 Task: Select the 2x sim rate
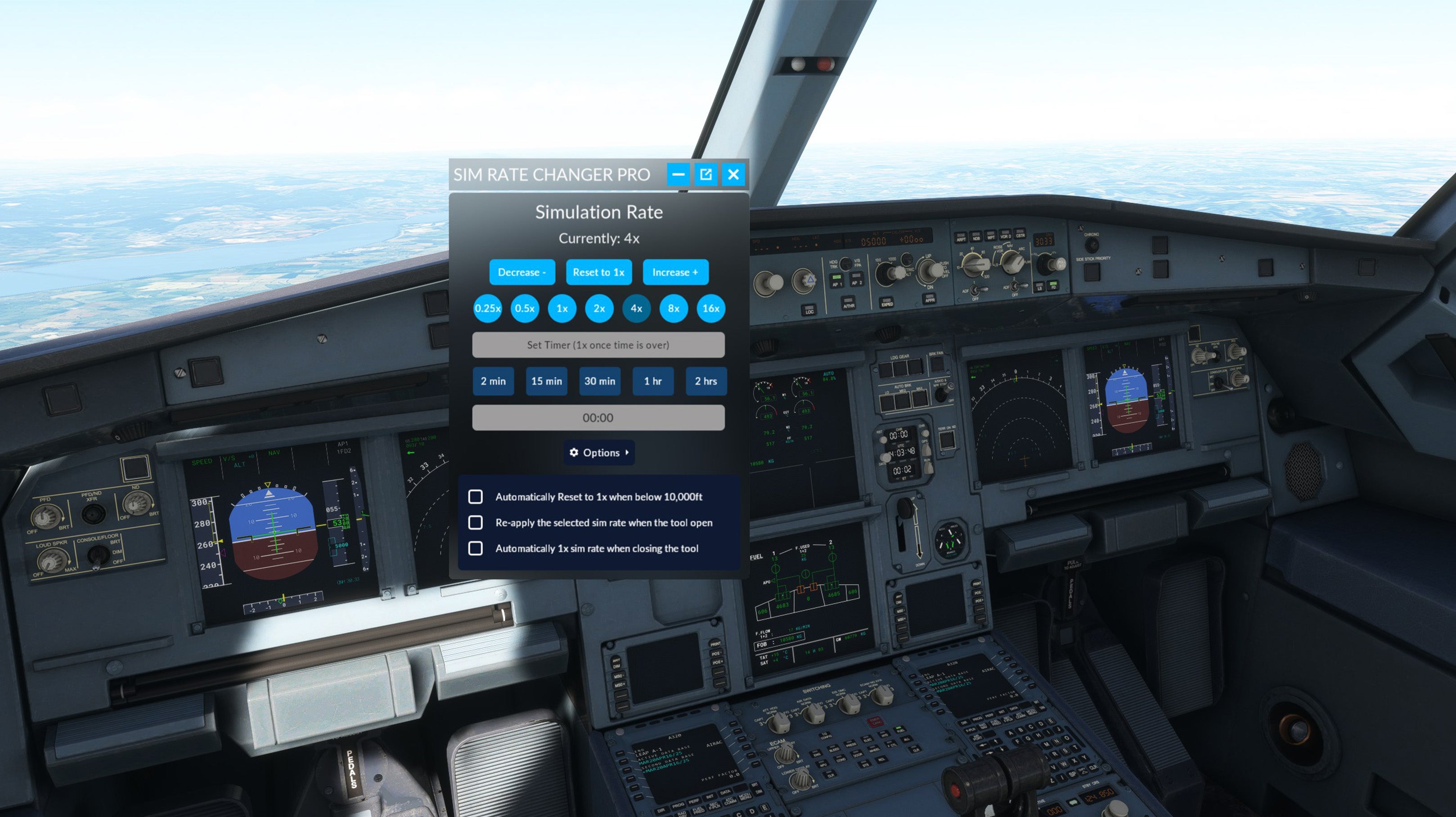599,309
